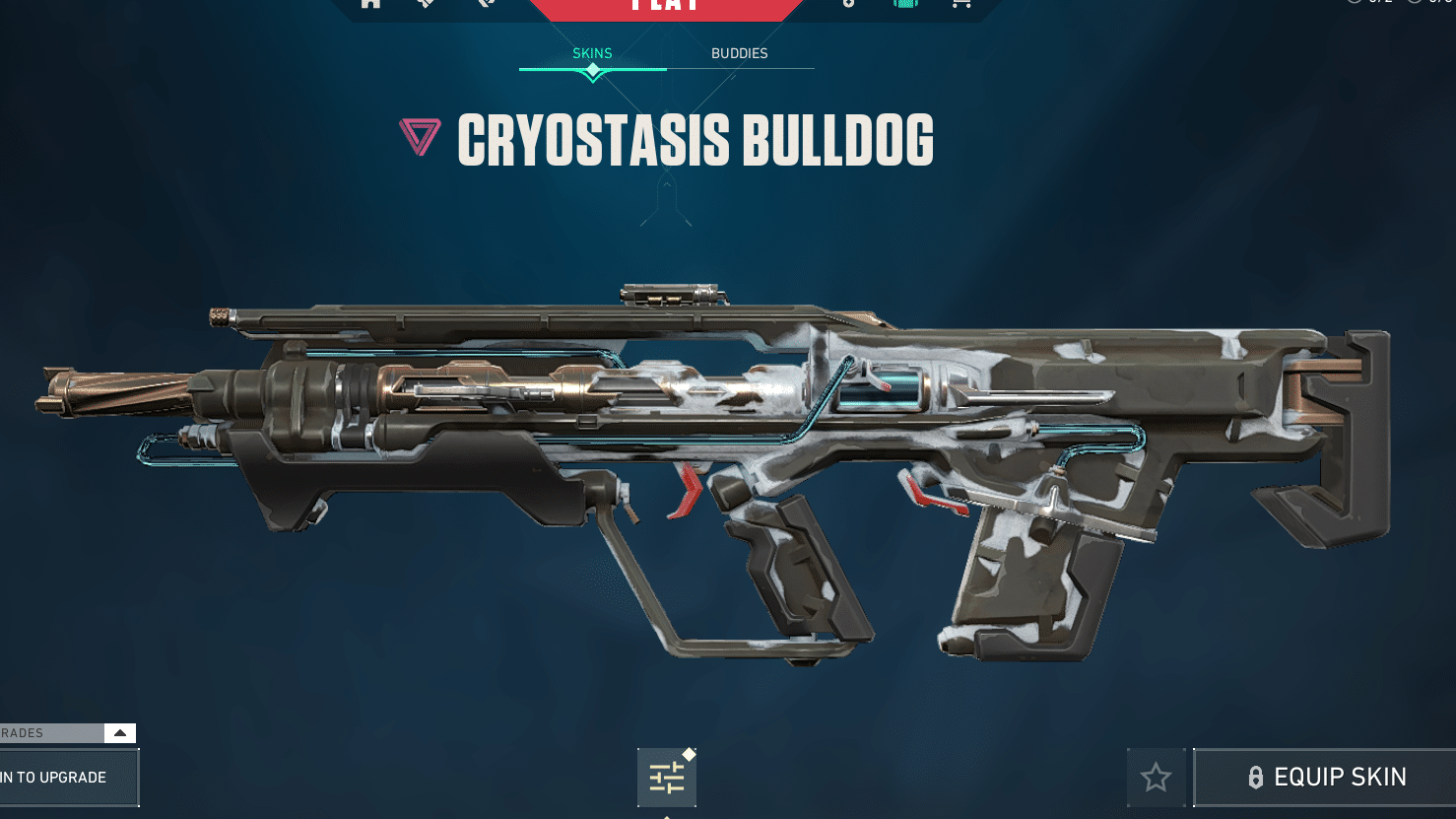Switch to the BUDDIES tab
This screenshot has height=819, width=1456.
pyautogui.click(x=739, y=53)
